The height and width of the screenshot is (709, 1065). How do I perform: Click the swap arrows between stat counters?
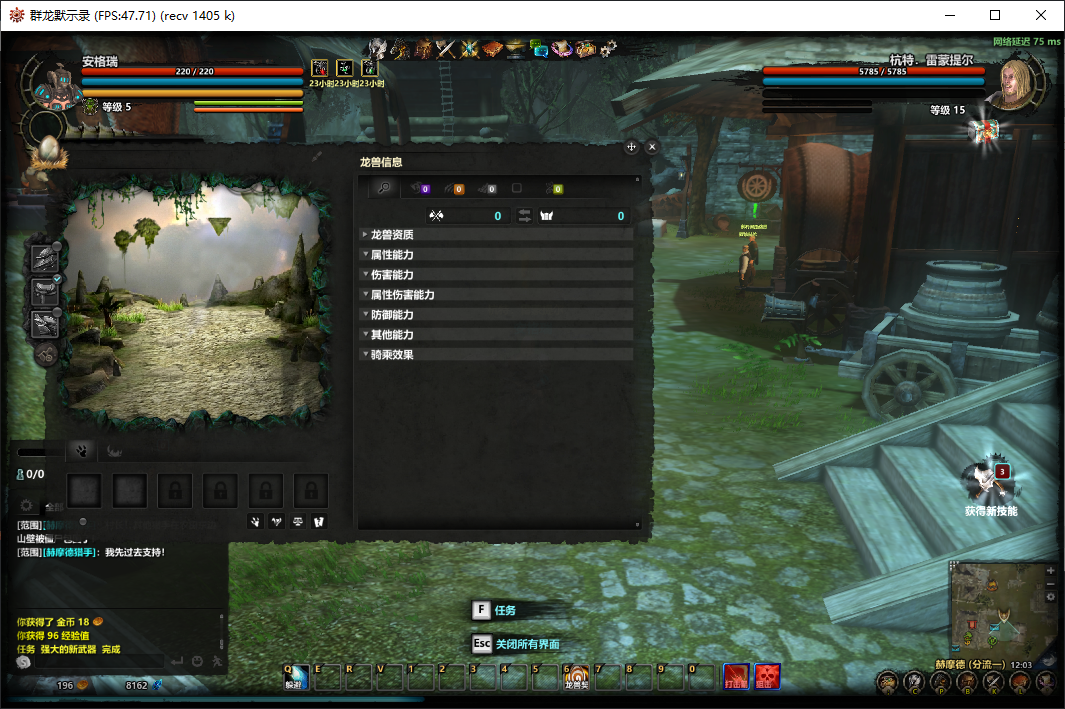click(524, 216)
